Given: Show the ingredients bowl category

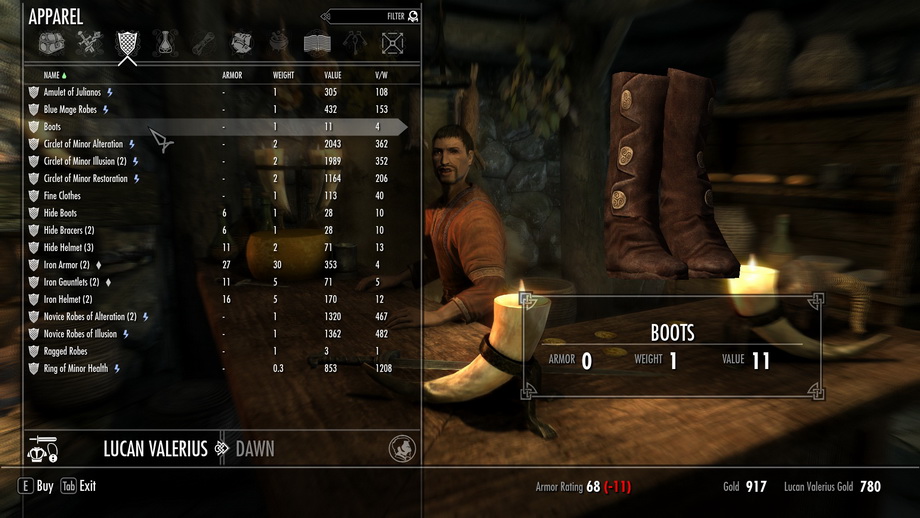Looking at the screenshot, I should pyautogui.click(x=279, y=43).
